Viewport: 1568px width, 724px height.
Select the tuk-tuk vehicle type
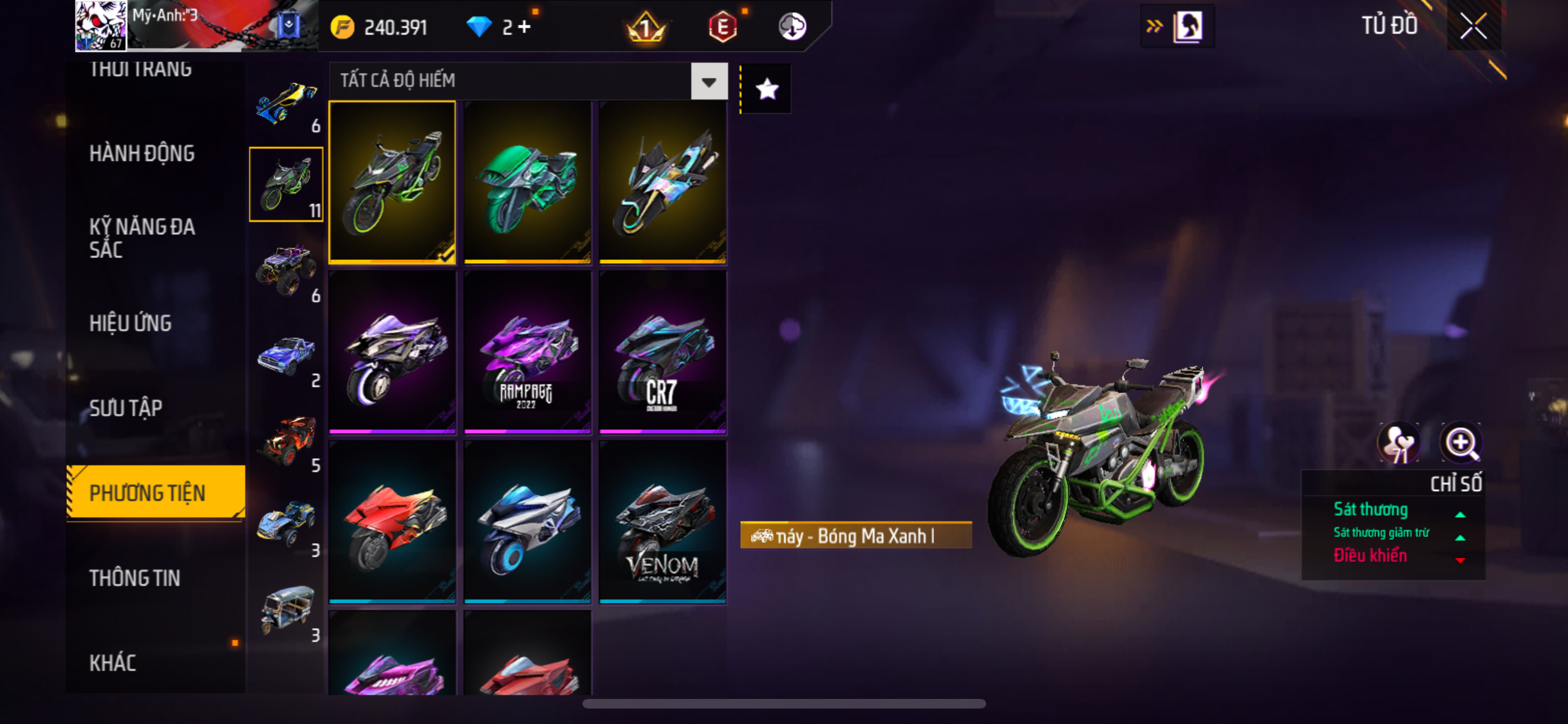pos(286,609)
